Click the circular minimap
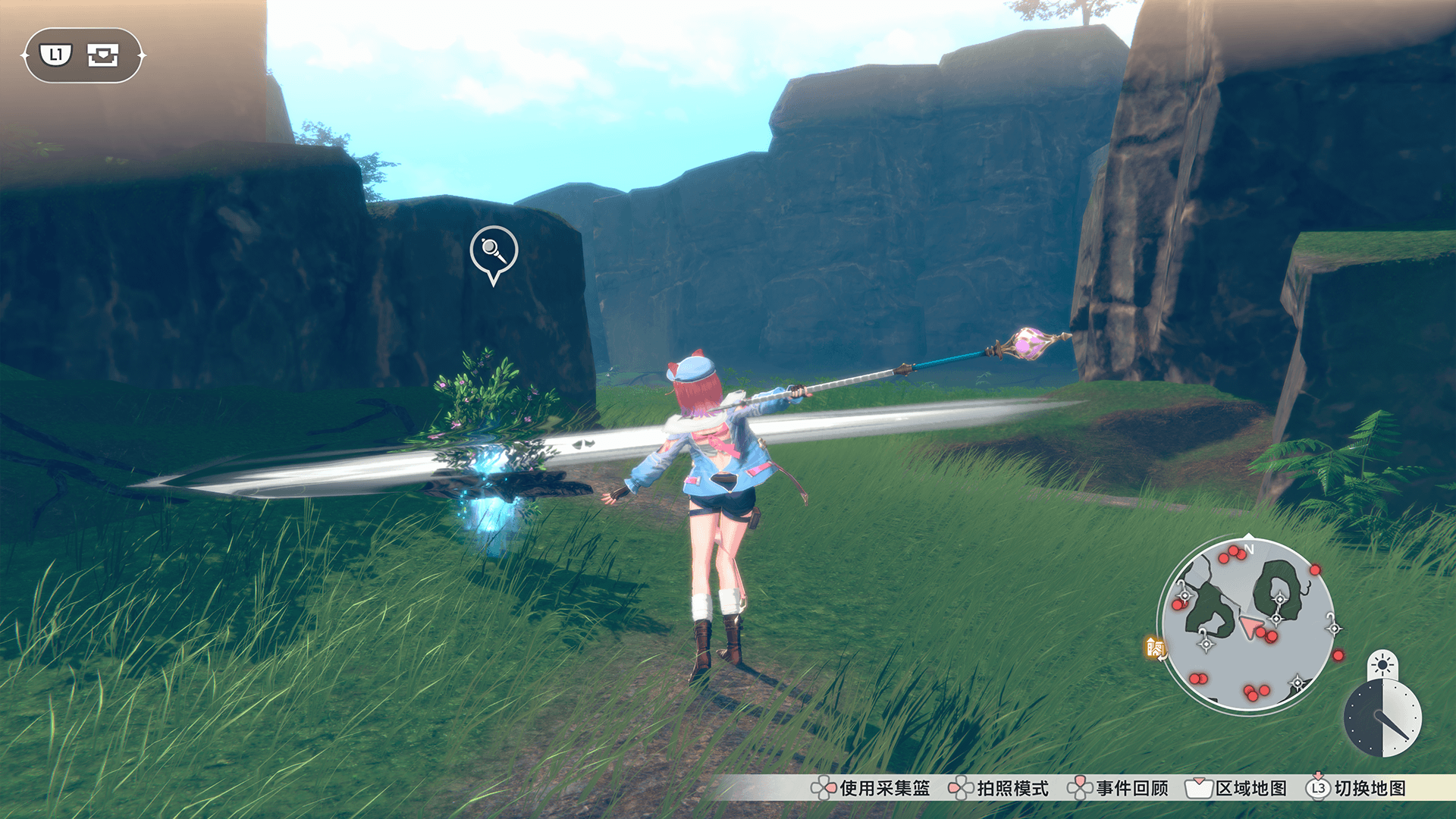1456x819 pixels. coord(1247,623)
